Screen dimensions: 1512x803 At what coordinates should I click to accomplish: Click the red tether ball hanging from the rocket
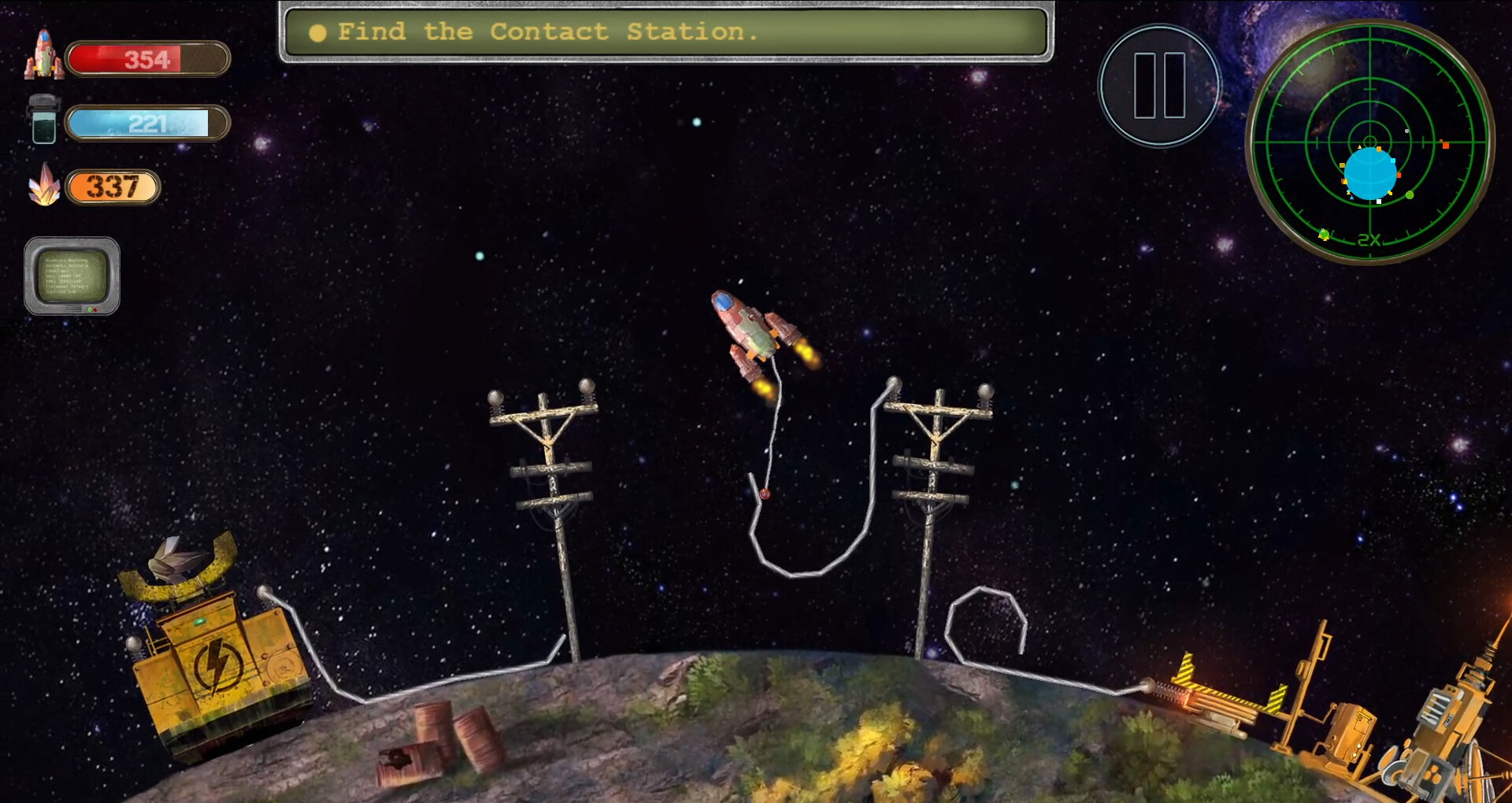click(x=764, y=495)
